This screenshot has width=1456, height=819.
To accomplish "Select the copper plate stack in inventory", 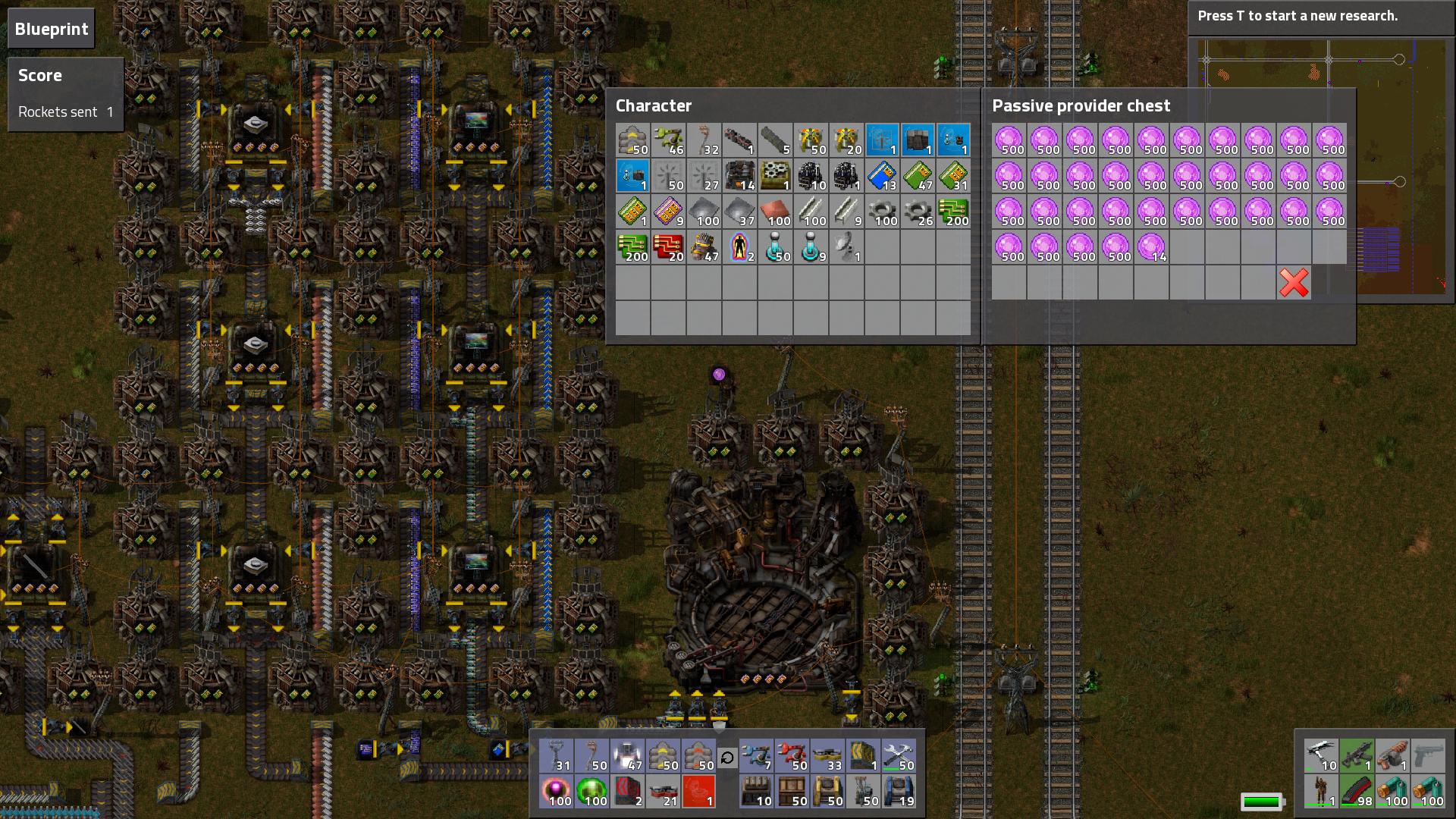I will coord(775,212).
